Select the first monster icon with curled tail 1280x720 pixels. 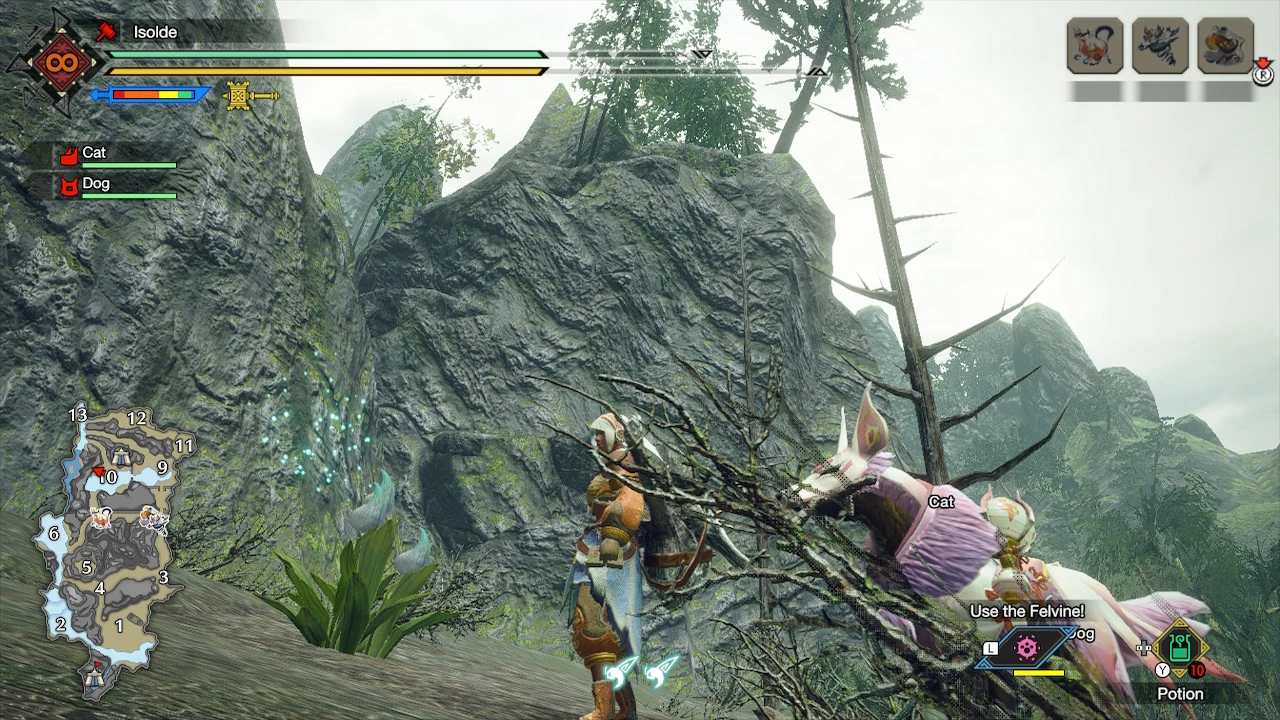tap(1095, 45)
